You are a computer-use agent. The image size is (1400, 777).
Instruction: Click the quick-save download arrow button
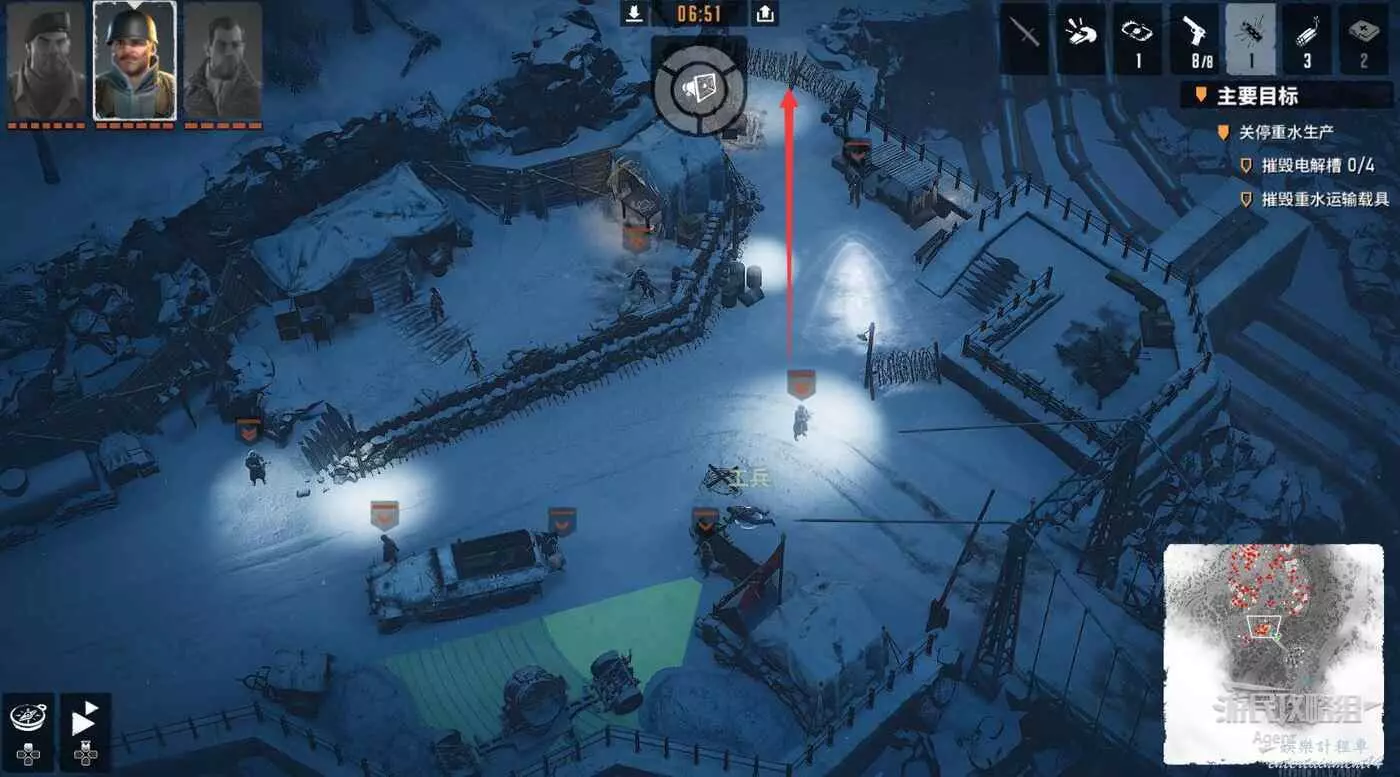[x=634, y=13]
